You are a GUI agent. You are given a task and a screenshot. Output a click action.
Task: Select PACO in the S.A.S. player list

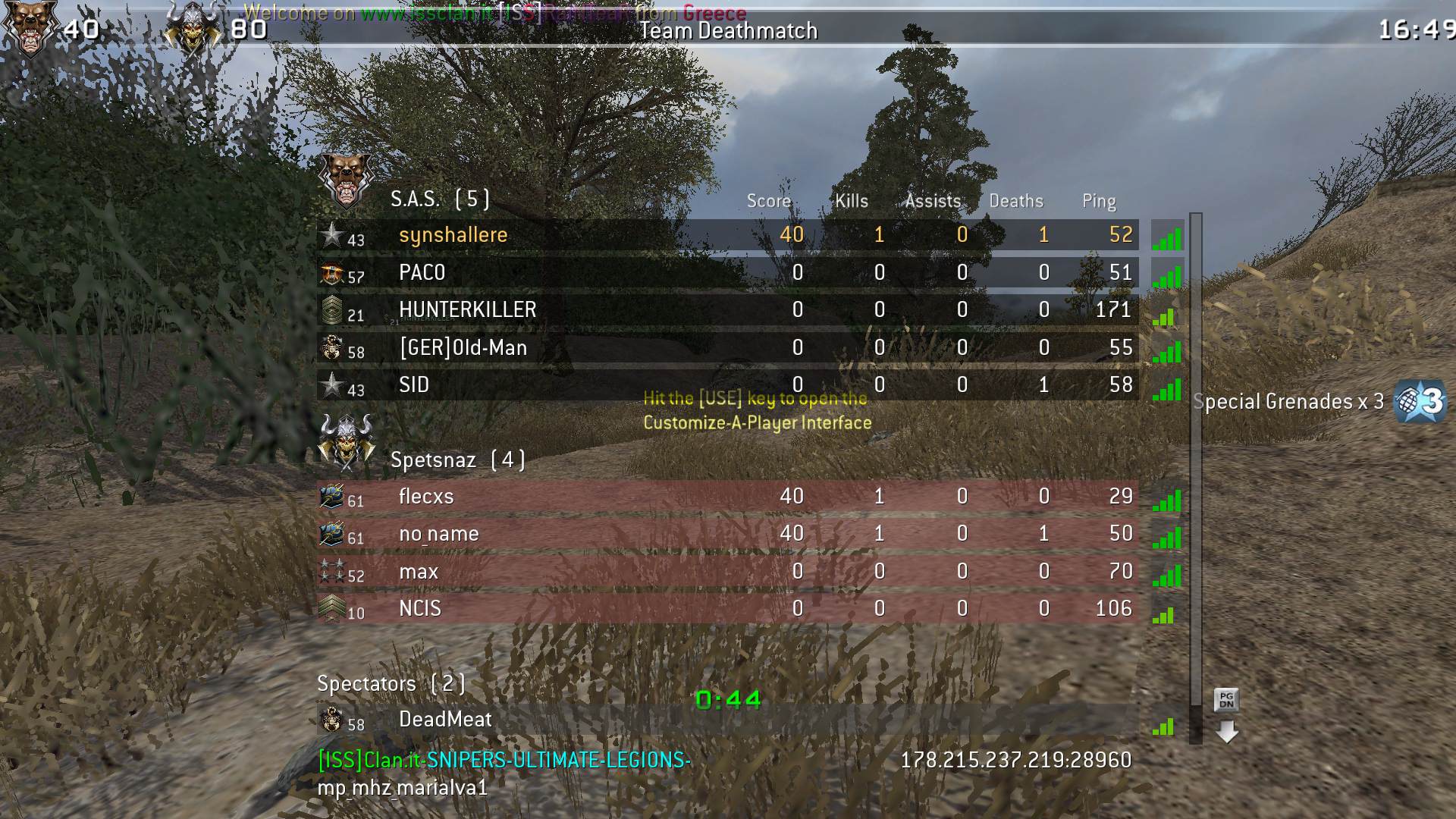[x=726, y=273]
